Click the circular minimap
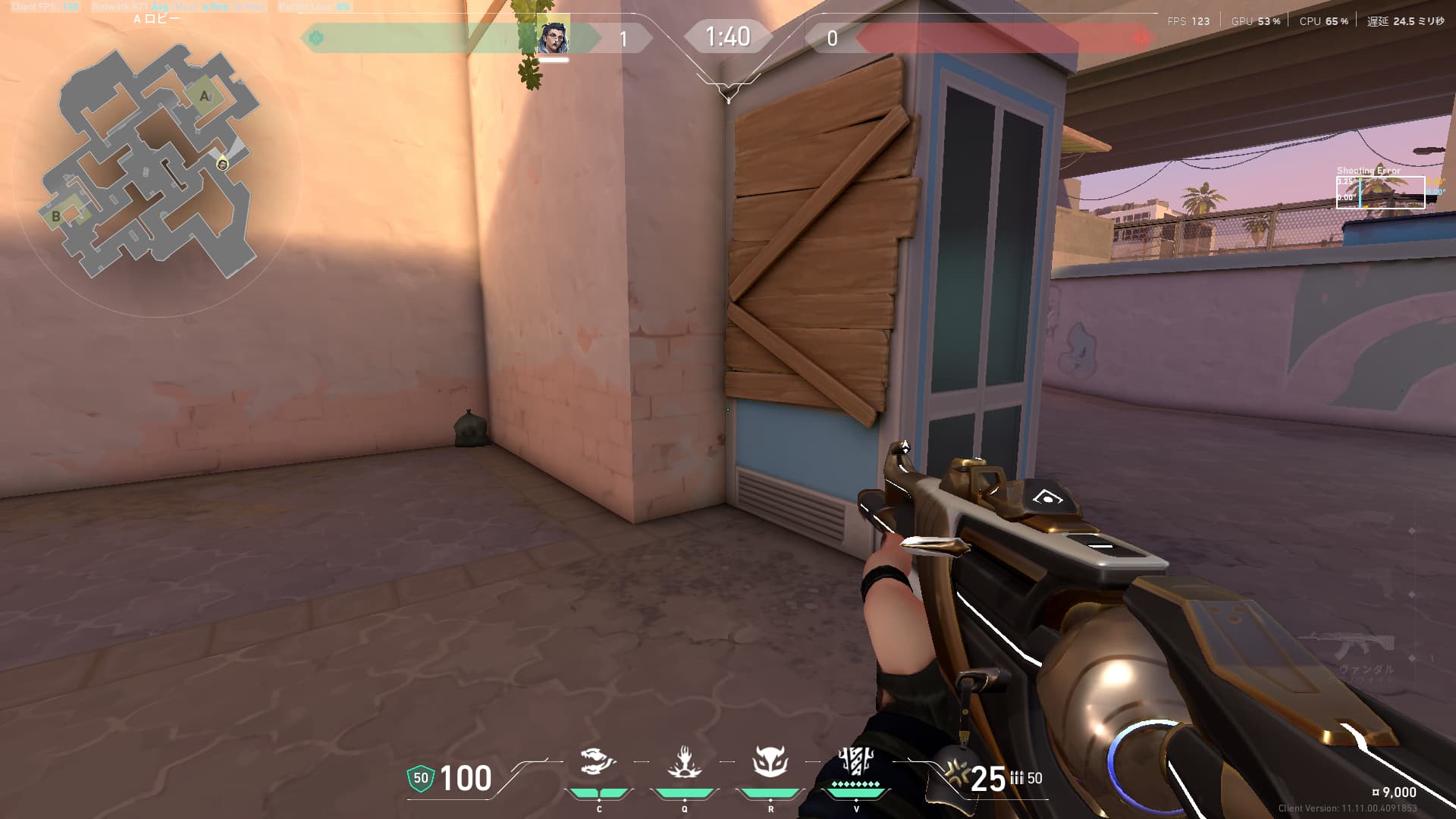The height and width of the screenshot is (819, 1456). pos(157,163)
